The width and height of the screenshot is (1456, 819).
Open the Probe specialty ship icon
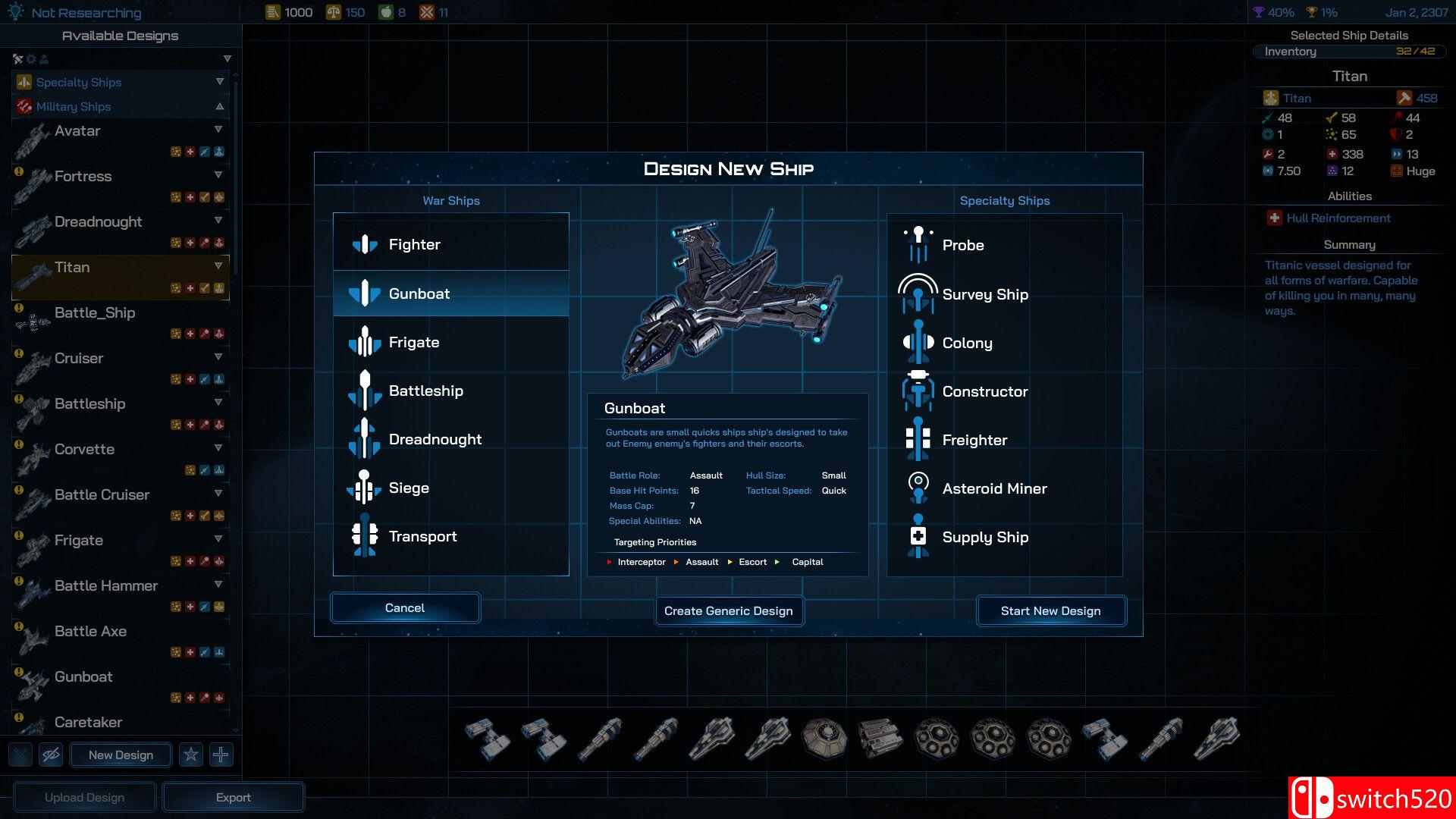click(918, 244)
